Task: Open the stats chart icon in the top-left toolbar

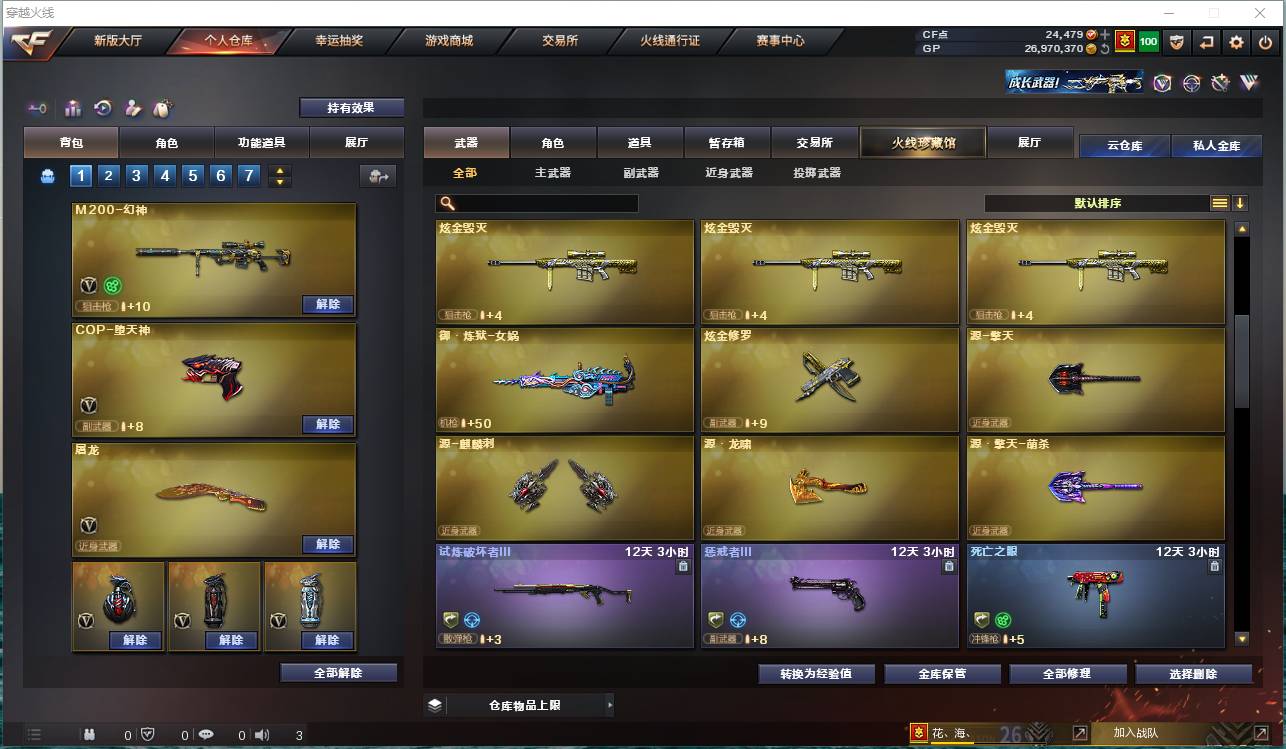Action: [x=73, y=108]
